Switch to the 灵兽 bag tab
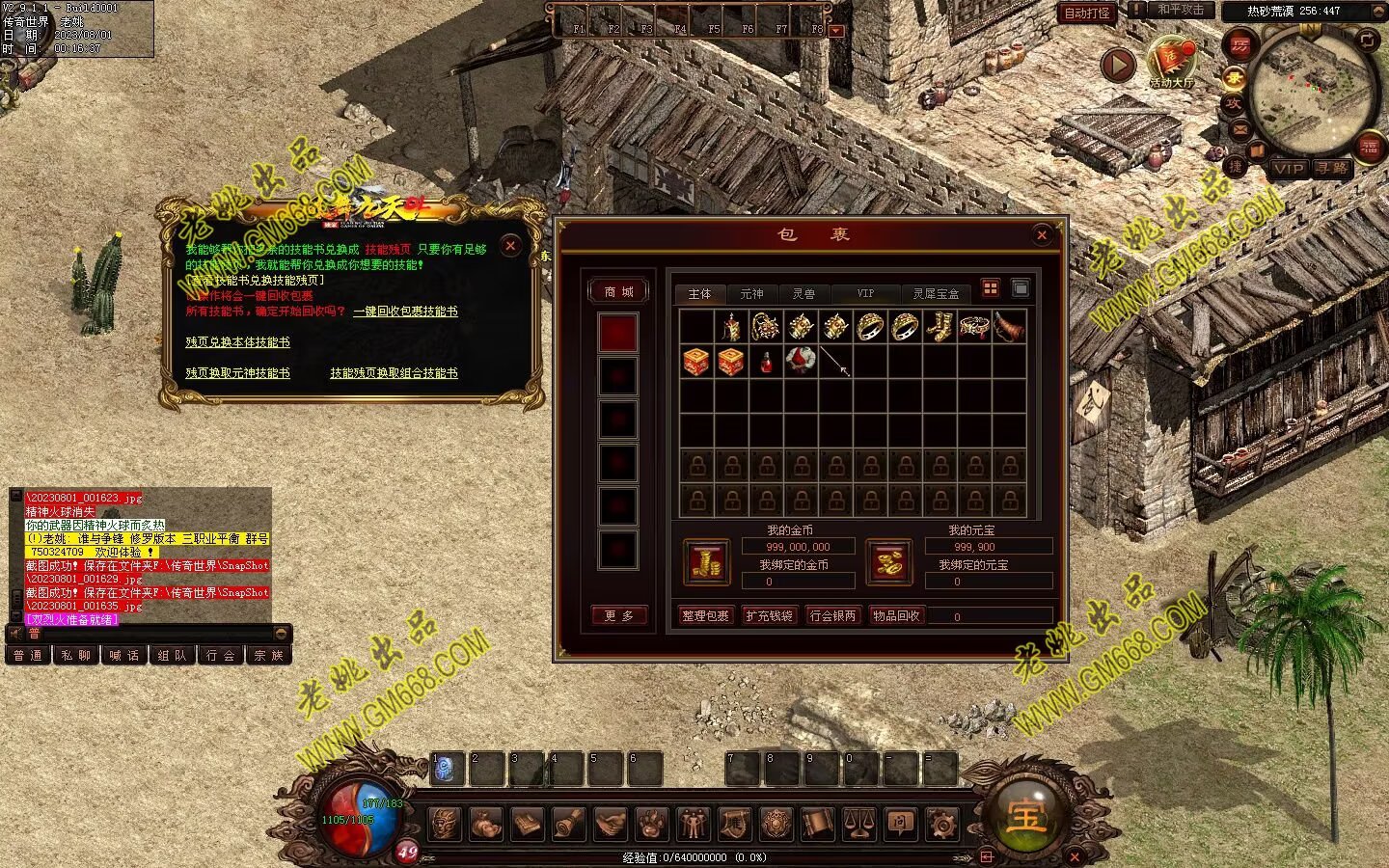 click(803, 293)
